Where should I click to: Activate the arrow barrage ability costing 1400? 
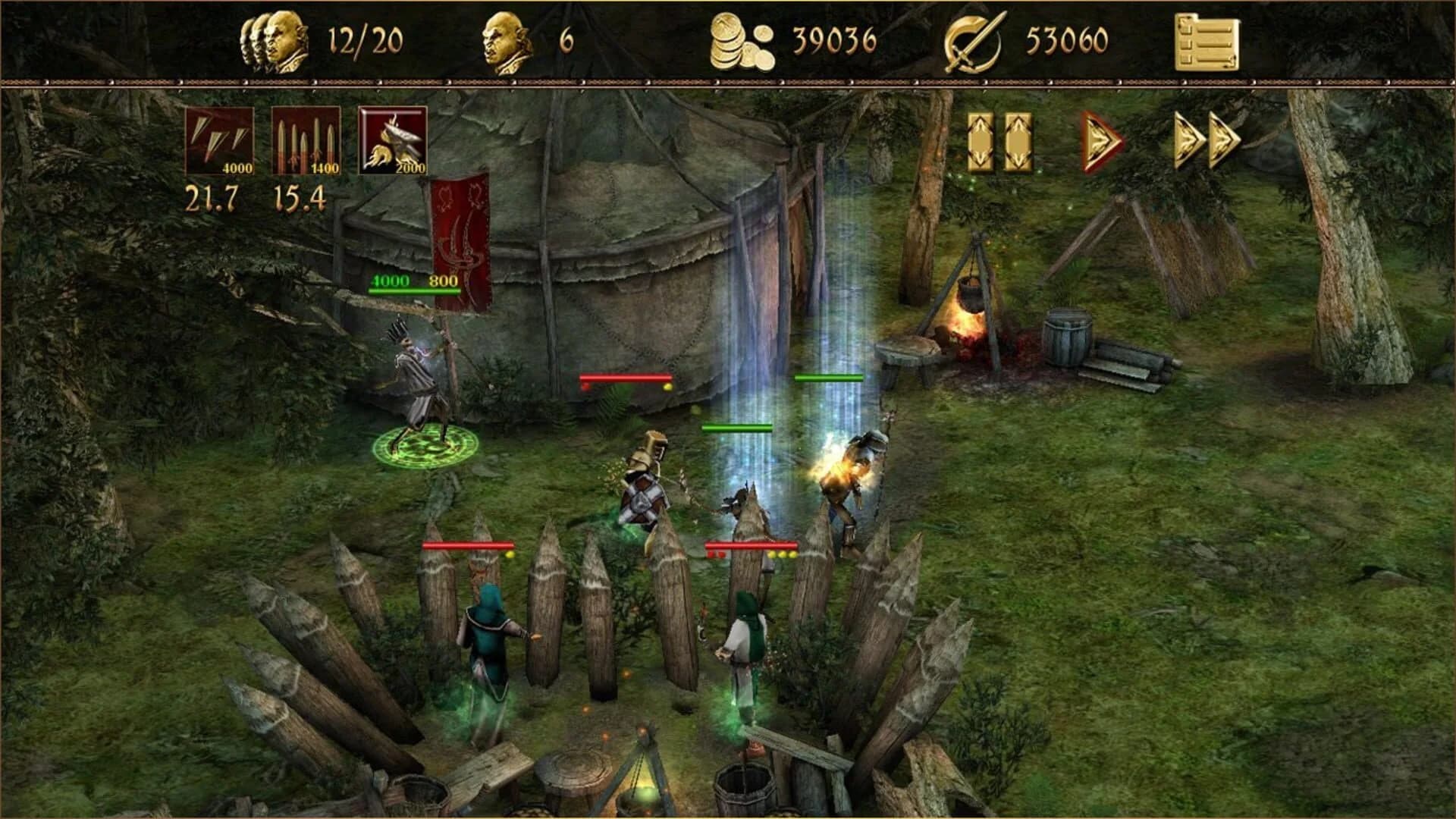(x=306, y=140)
